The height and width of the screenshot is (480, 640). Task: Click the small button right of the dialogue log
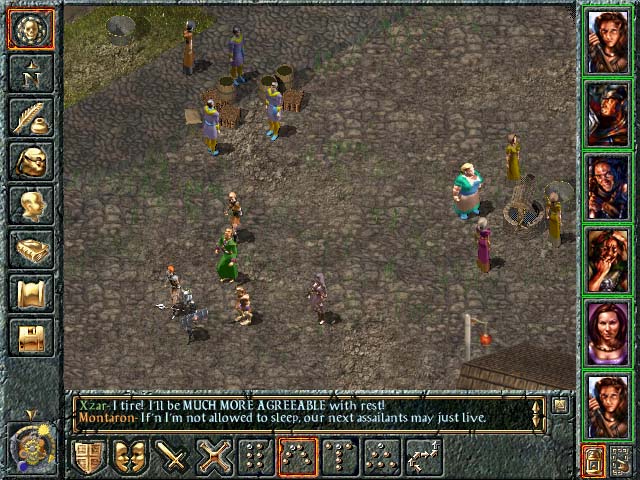pos(560,406)
